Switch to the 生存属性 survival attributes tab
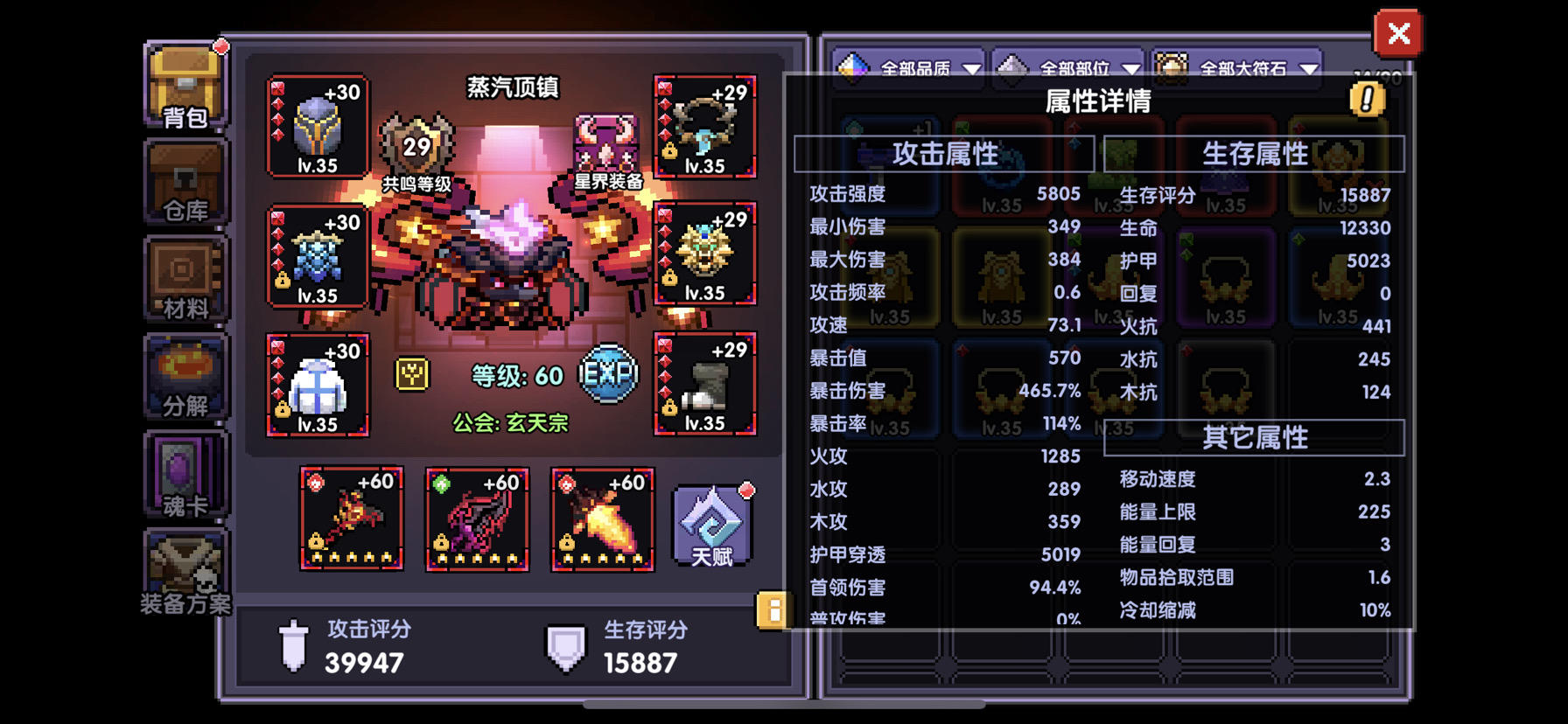 [x=1257, y=153]
